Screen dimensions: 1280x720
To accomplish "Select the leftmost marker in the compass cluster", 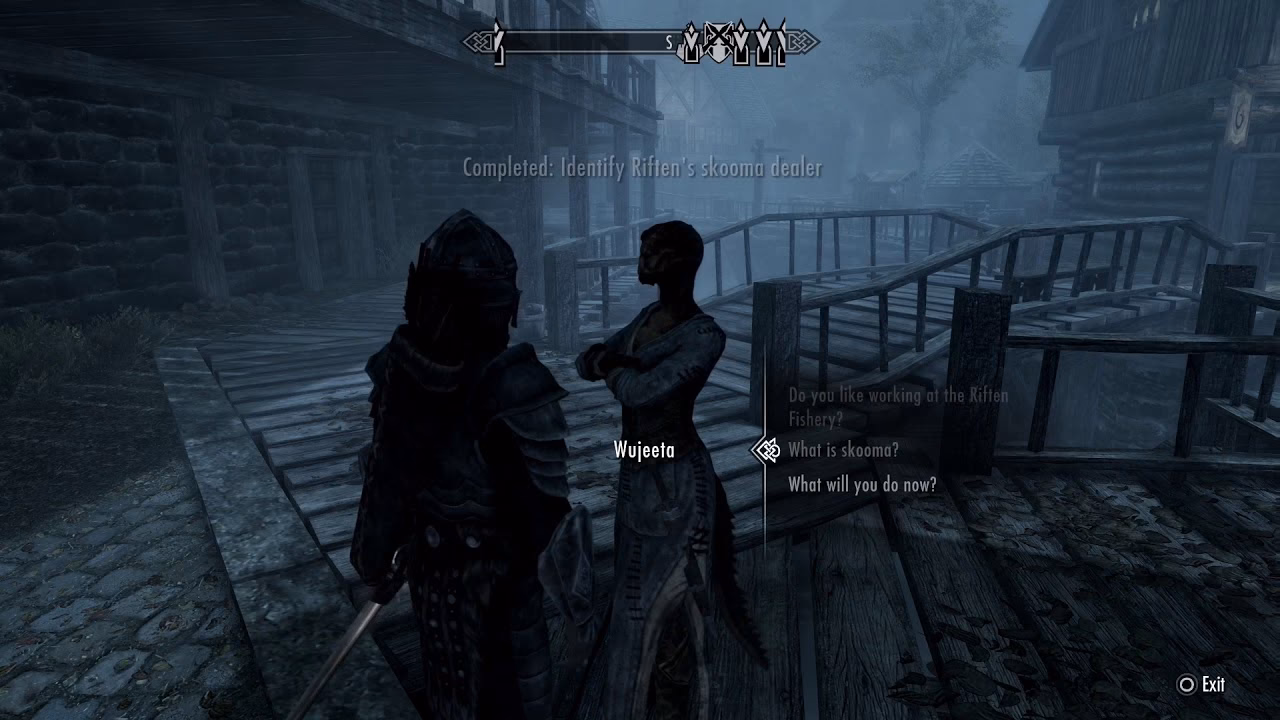I will pyautogui.click(x=690, y=42).
